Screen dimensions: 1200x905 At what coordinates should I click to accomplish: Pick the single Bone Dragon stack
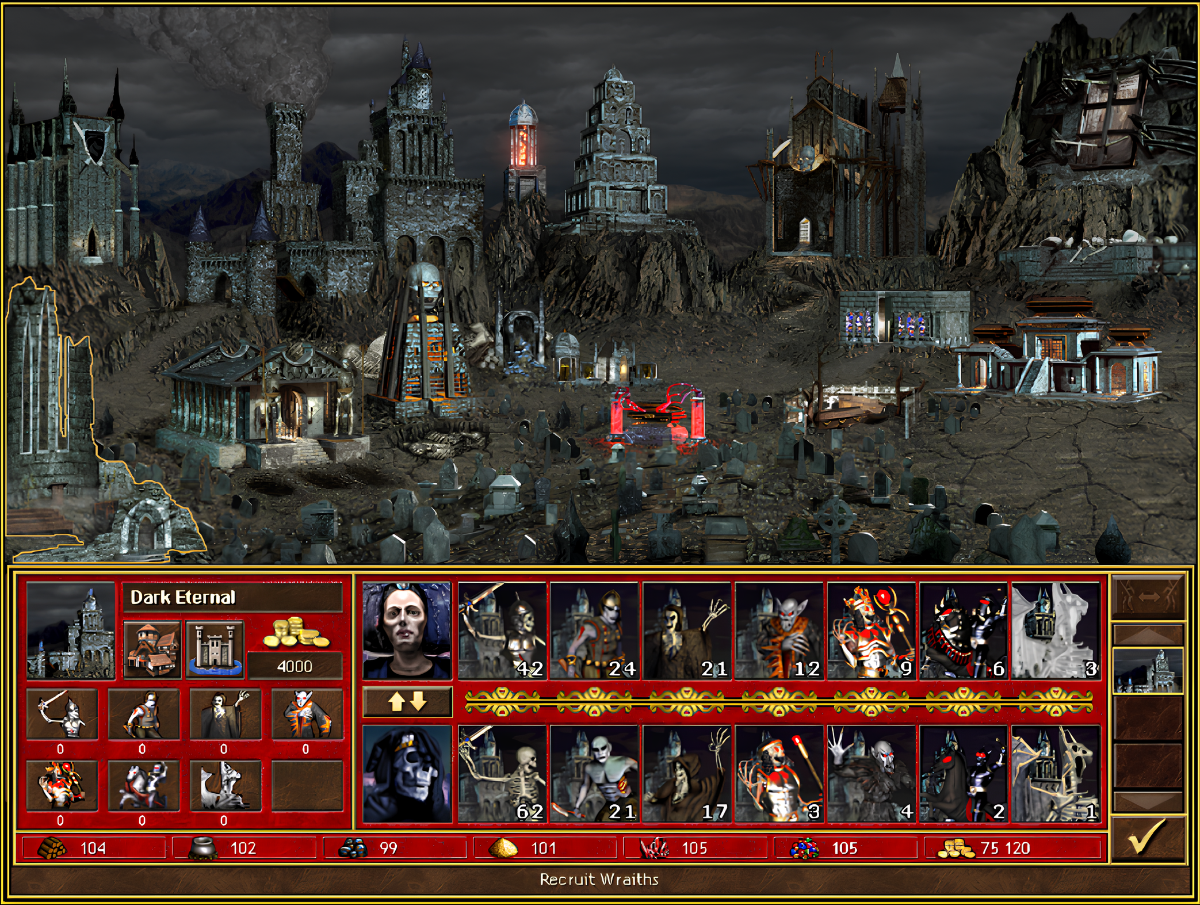(1055, 773)
